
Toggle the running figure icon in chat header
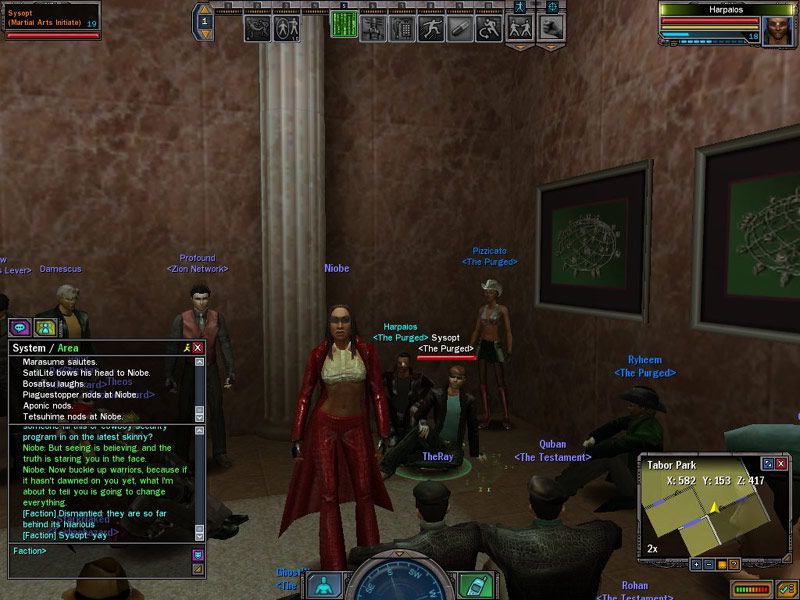point(185,347)
